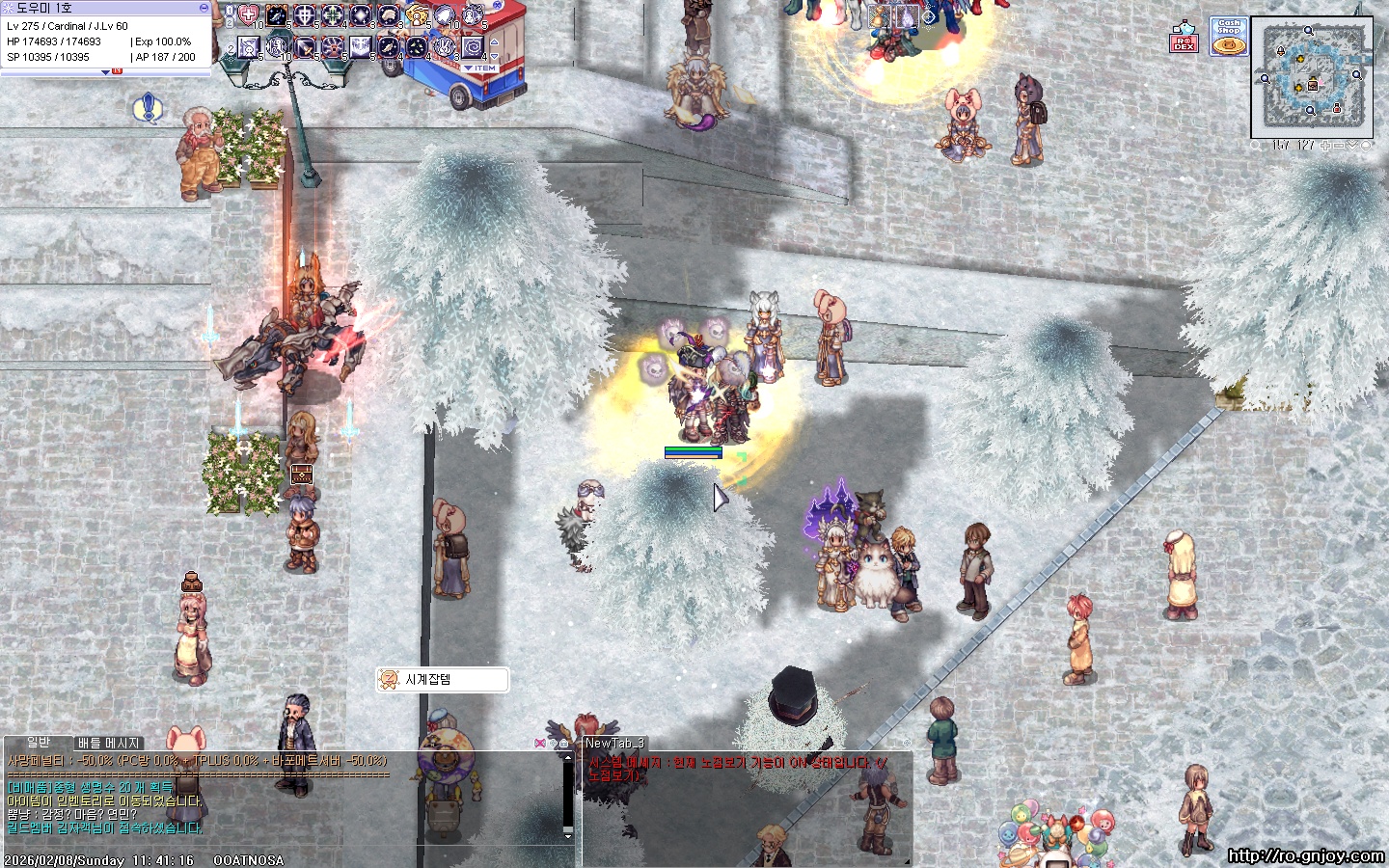This screenshot has height=868, width=1389.
Task: Click the chat log scrollbar
Action: point(567,796)
